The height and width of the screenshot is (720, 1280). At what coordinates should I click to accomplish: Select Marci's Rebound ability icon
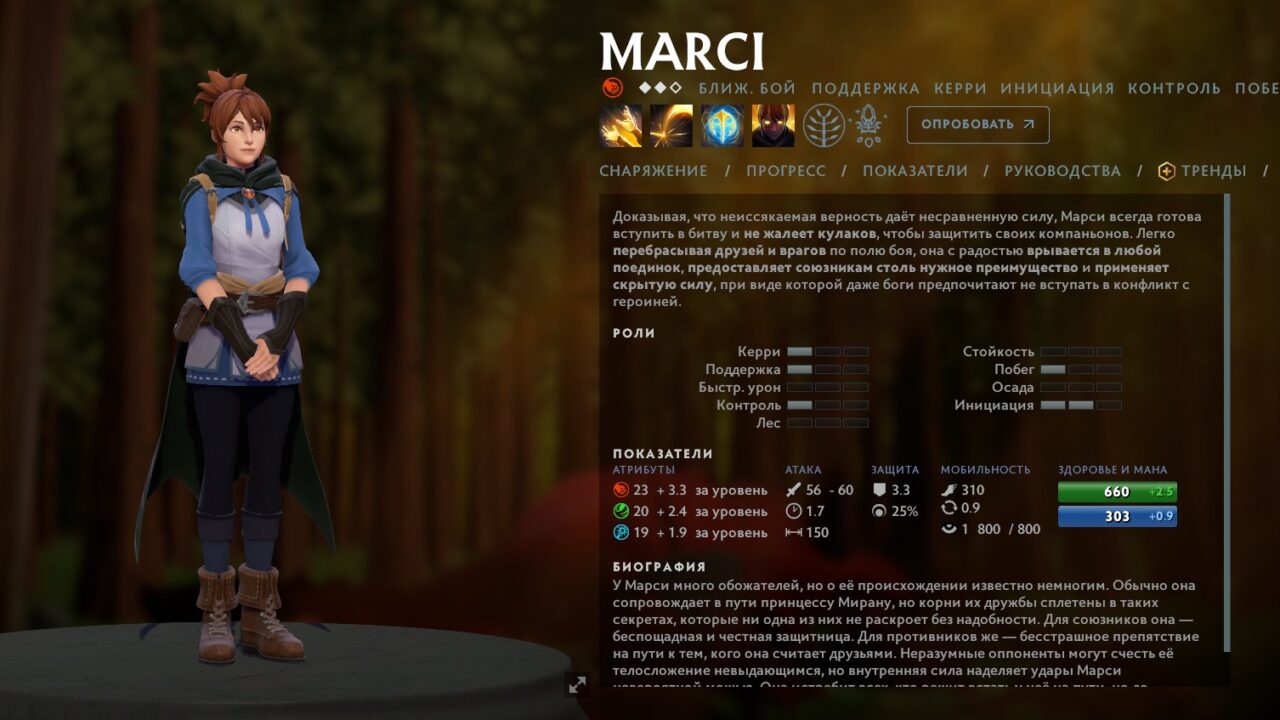tap(671, 126)
